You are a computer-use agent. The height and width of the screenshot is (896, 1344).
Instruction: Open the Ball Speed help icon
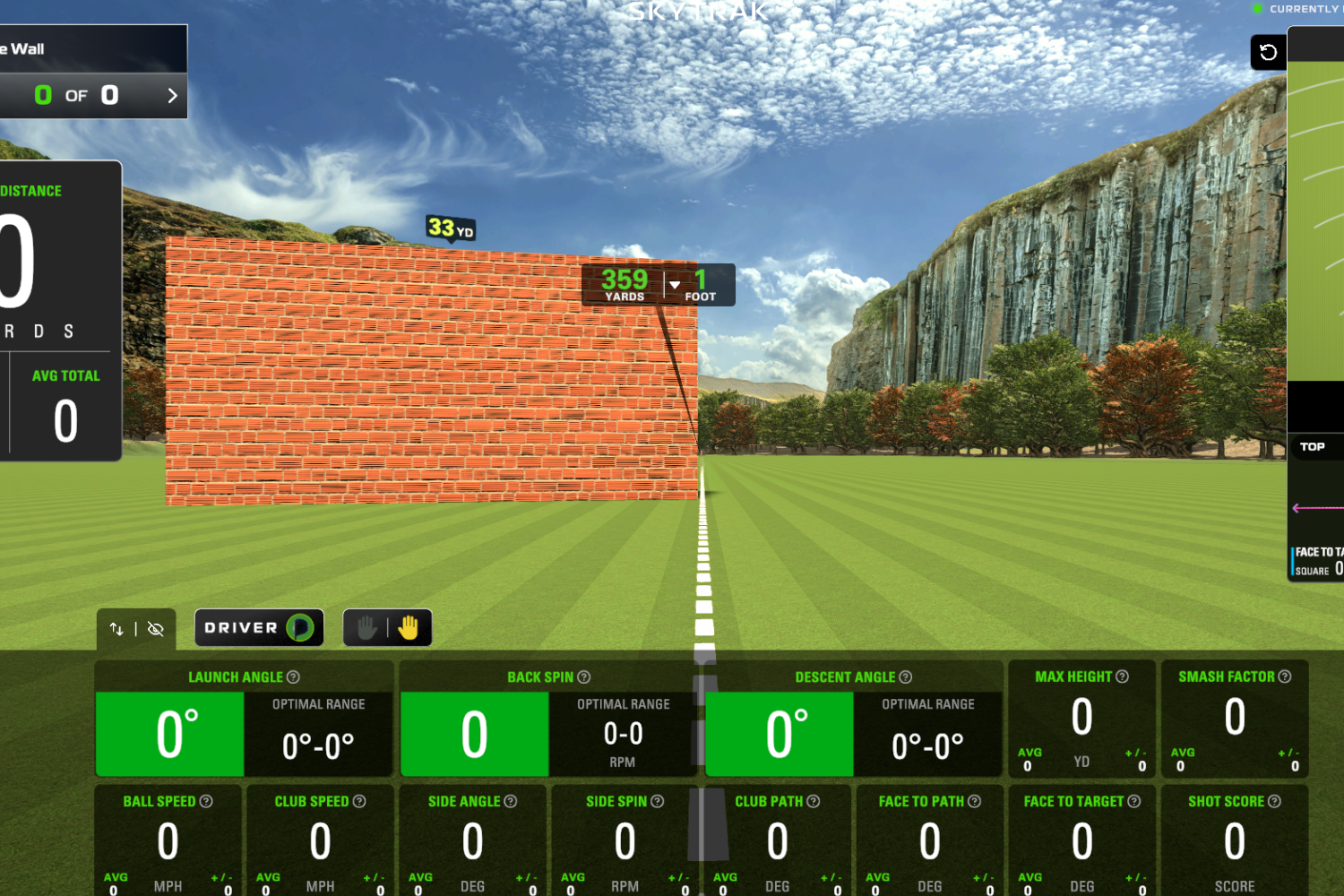click(x=207, y=801)
